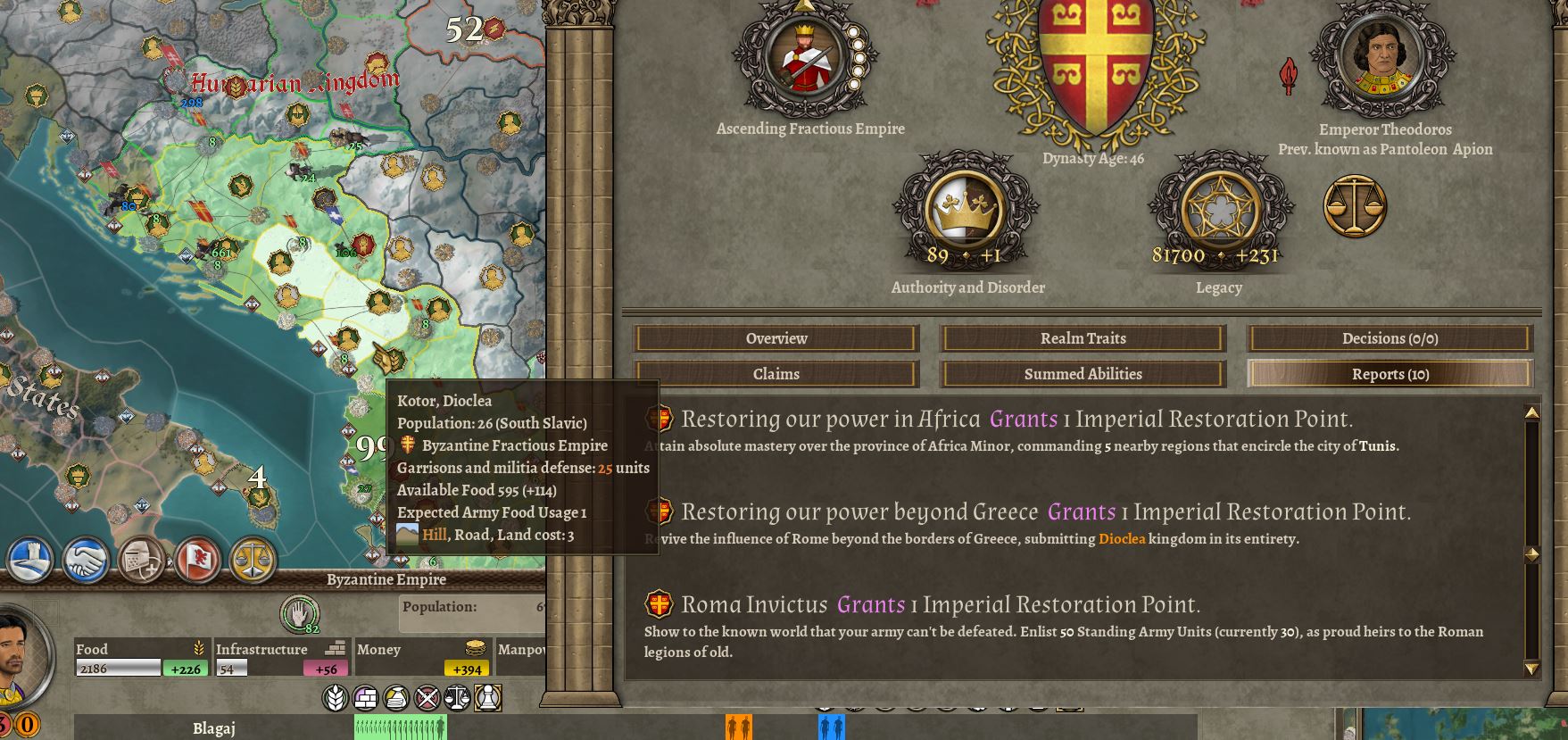Click the highlighted chess pawn icon
Screen dimensions: 1568x740
click(x=489, y=700)
